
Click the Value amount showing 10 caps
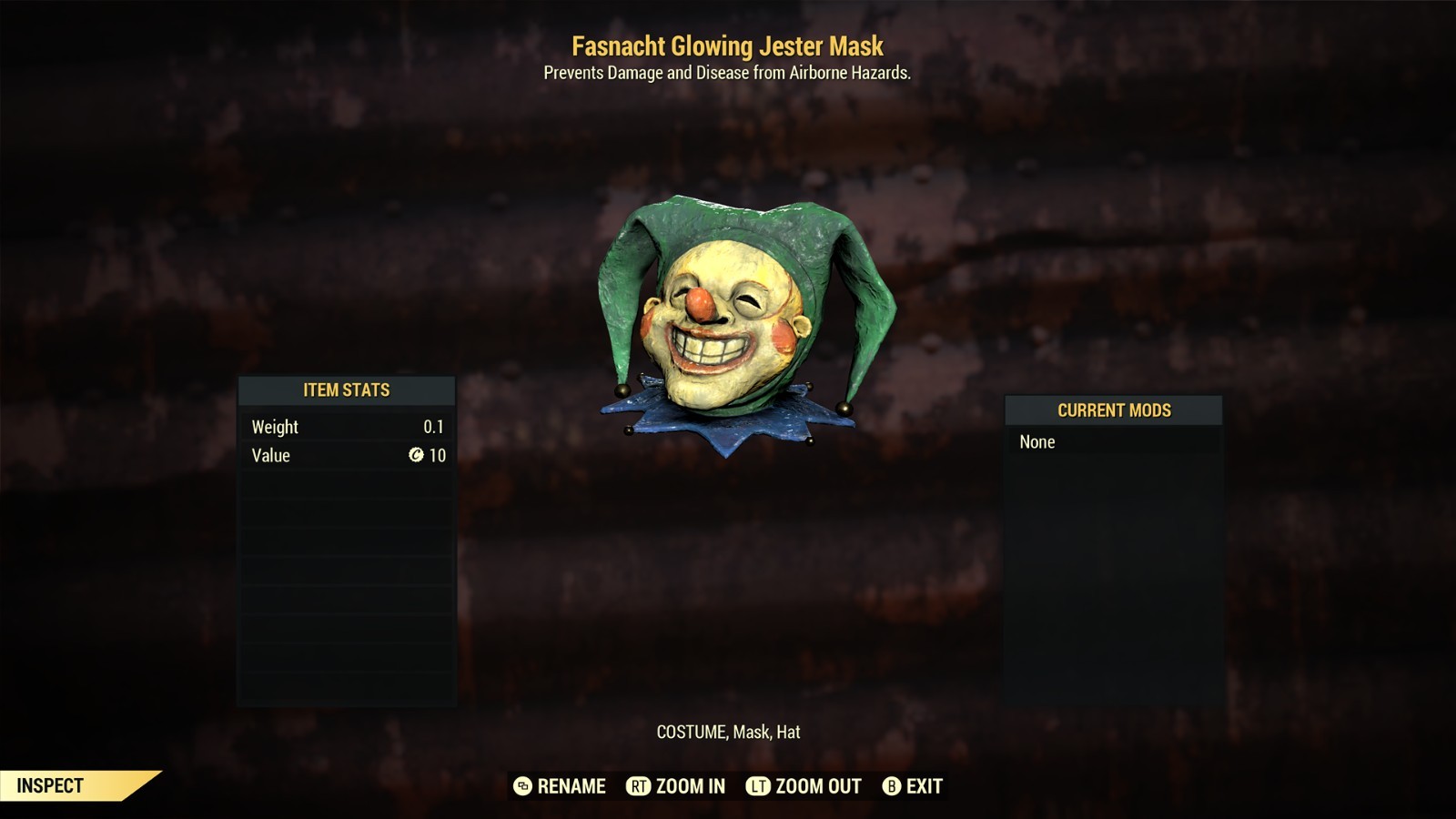click(439, 455)
